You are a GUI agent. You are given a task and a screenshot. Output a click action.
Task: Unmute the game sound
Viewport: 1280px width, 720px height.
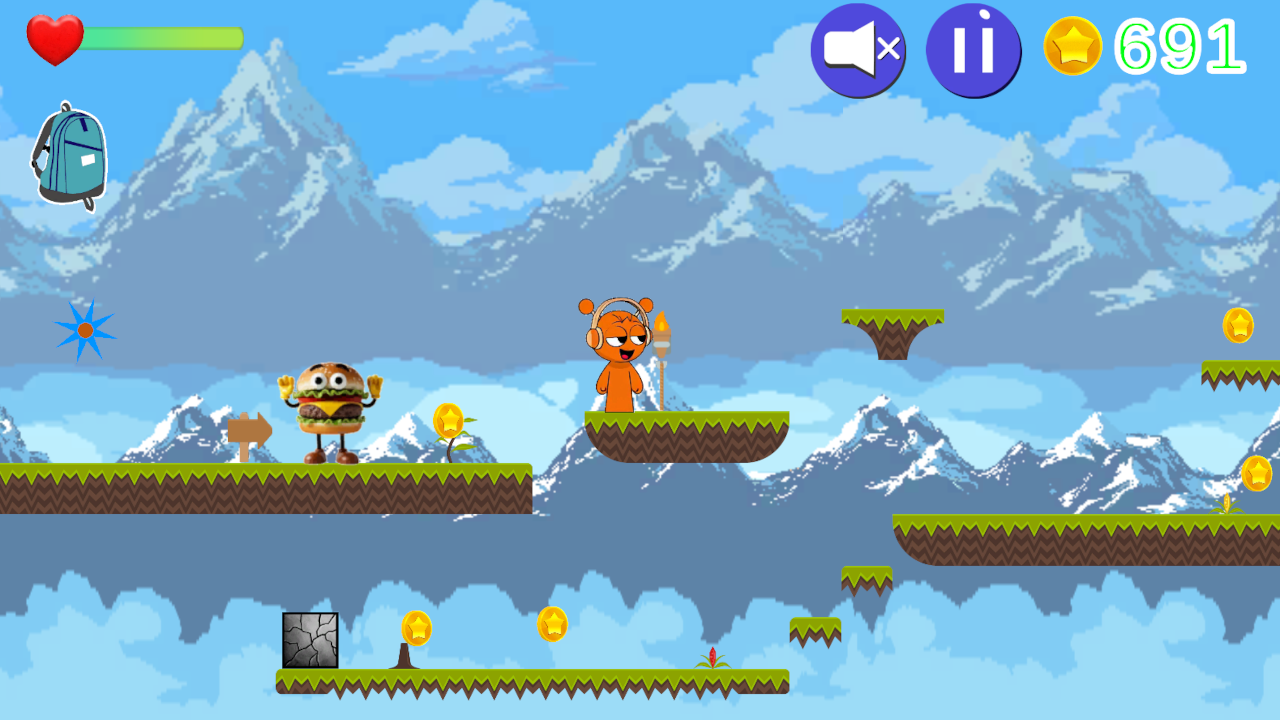pyautogui.click(x=857, y=50)
